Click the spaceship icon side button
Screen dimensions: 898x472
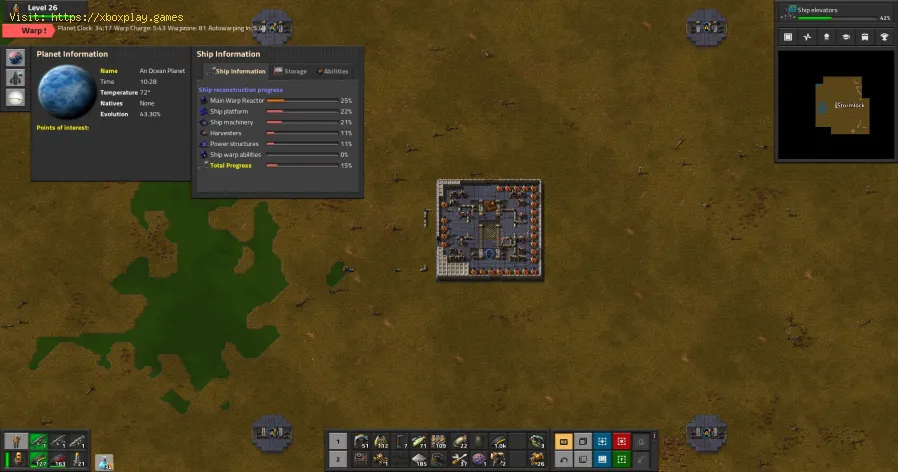point(16,77)
